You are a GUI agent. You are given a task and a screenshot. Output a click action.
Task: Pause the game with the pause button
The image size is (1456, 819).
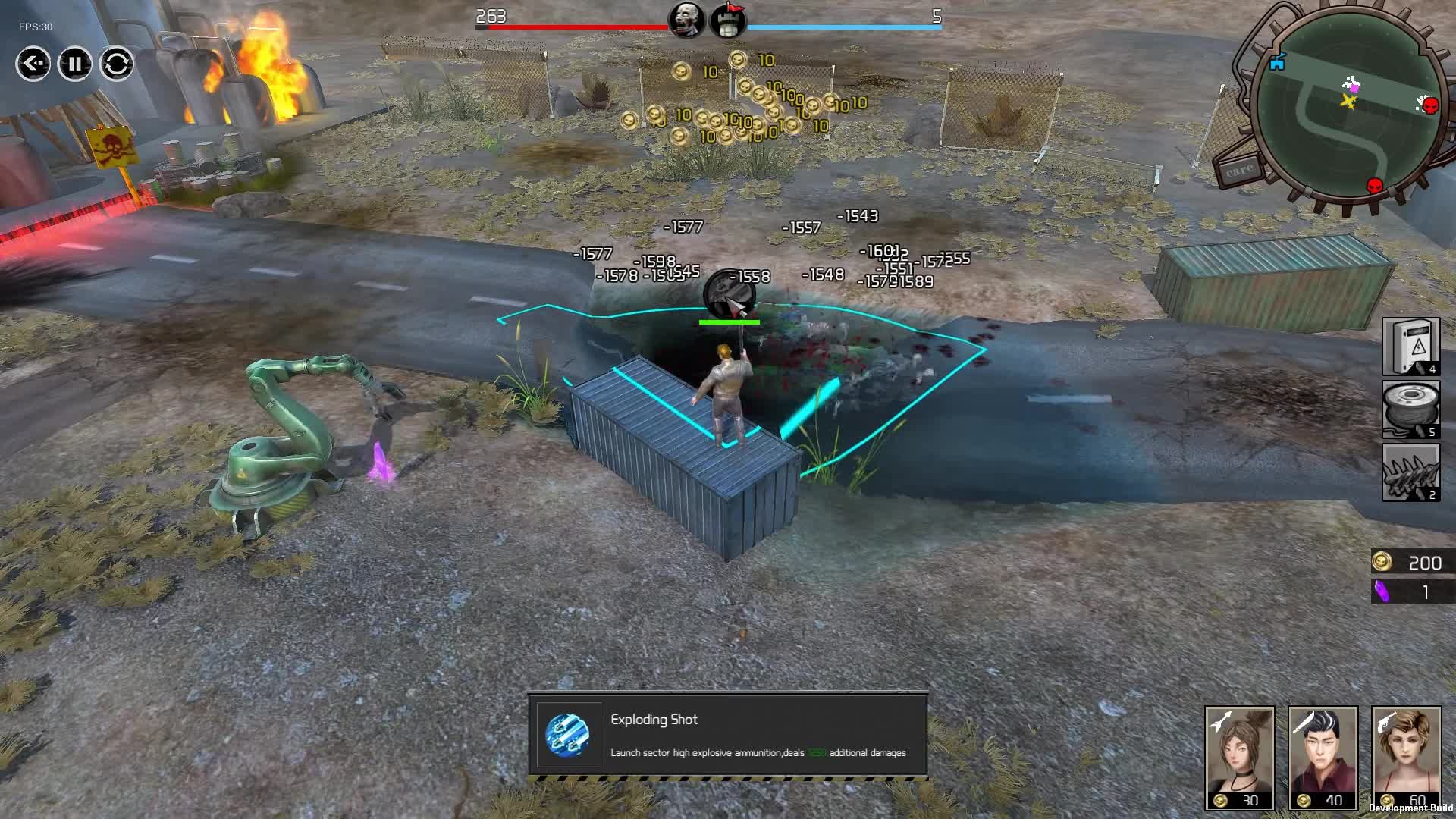[x=74, y=64]
